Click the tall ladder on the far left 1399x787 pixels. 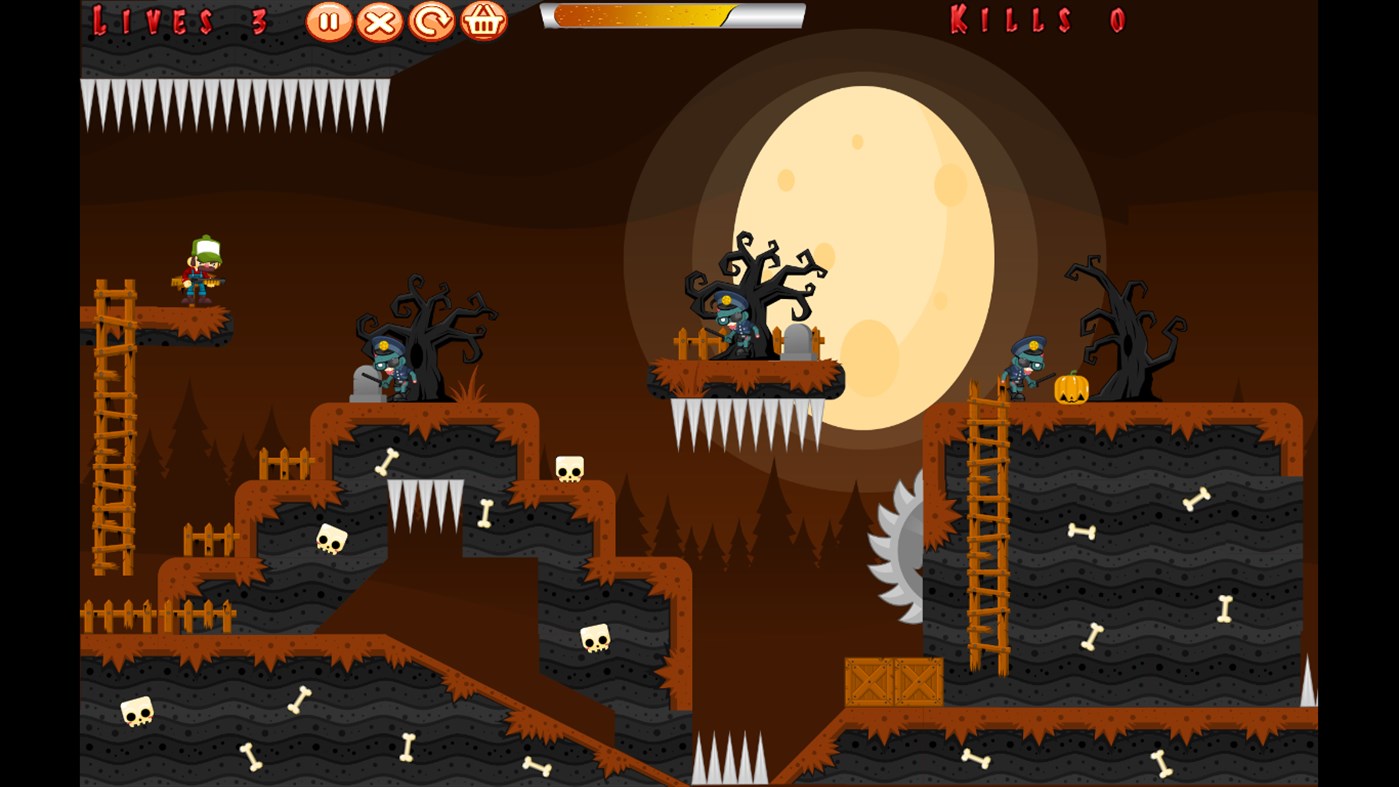pyautogui.click(x=113, y=420)
